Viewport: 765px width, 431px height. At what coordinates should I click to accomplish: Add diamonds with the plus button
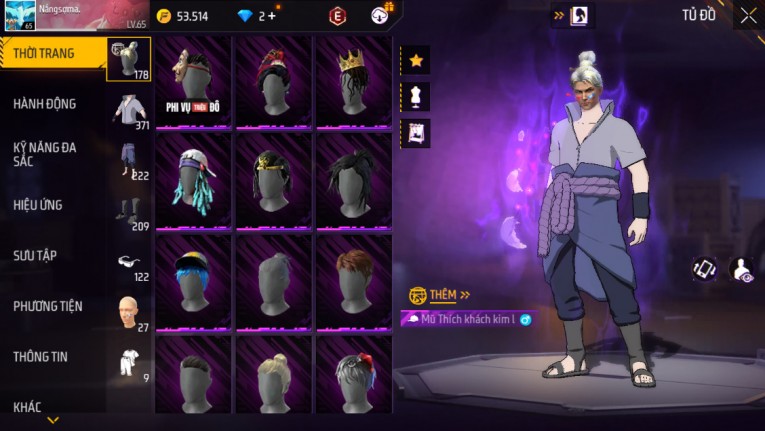pyautogui.click(x=271, y=16)
